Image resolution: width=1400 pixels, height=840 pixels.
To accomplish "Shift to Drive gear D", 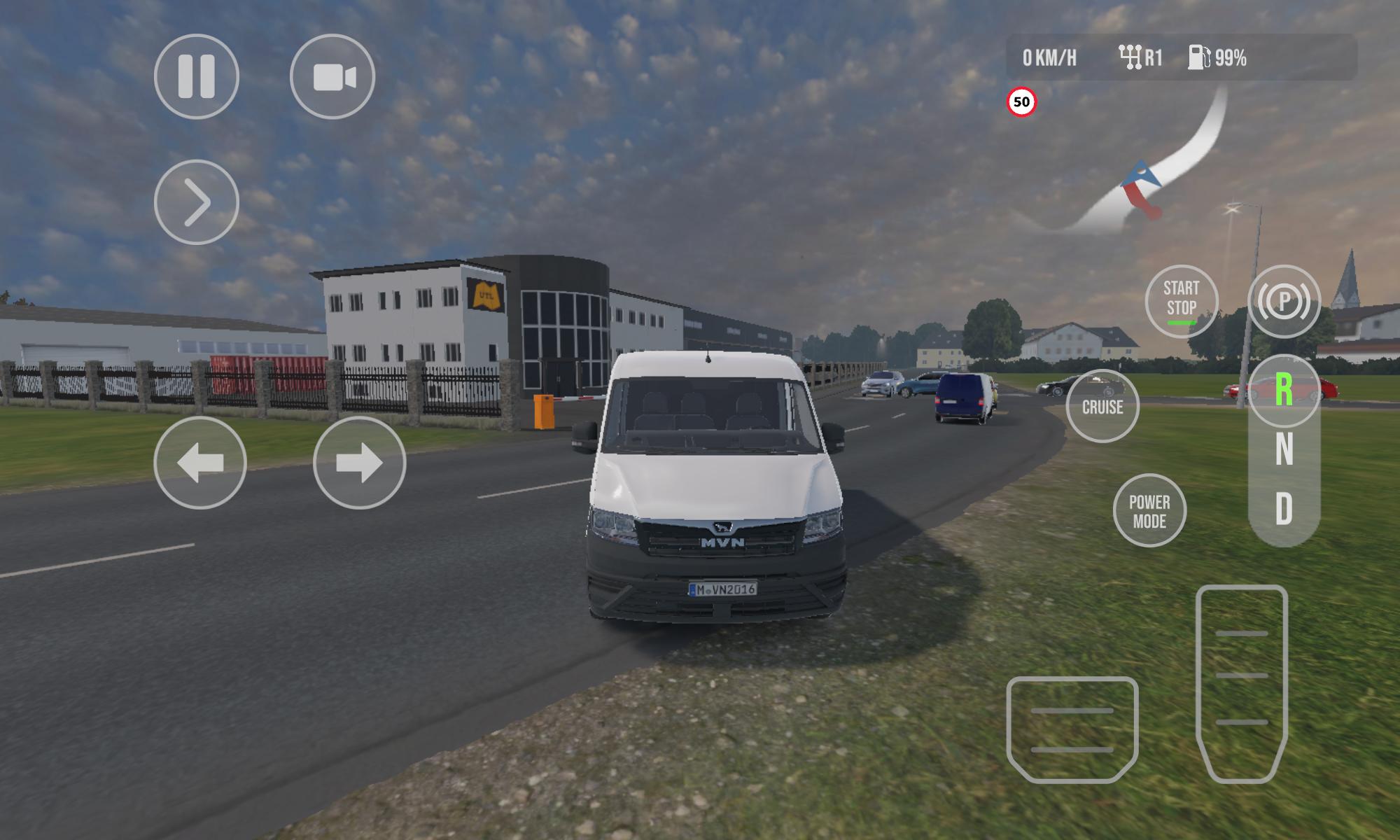I will tap(1284, 509).
